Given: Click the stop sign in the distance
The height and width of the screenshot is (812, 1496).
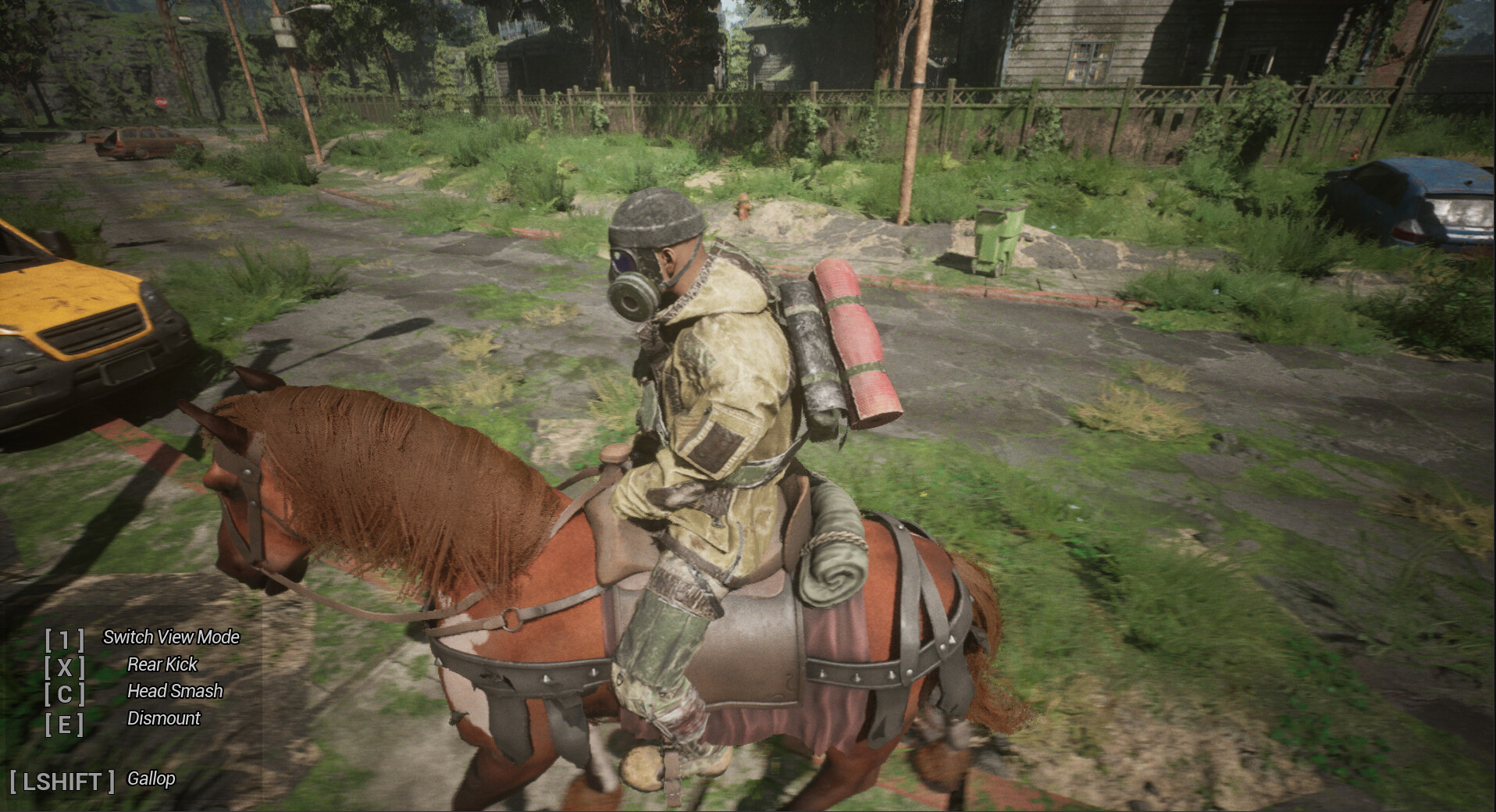Looking at the screenshot, I should [161, 102].
